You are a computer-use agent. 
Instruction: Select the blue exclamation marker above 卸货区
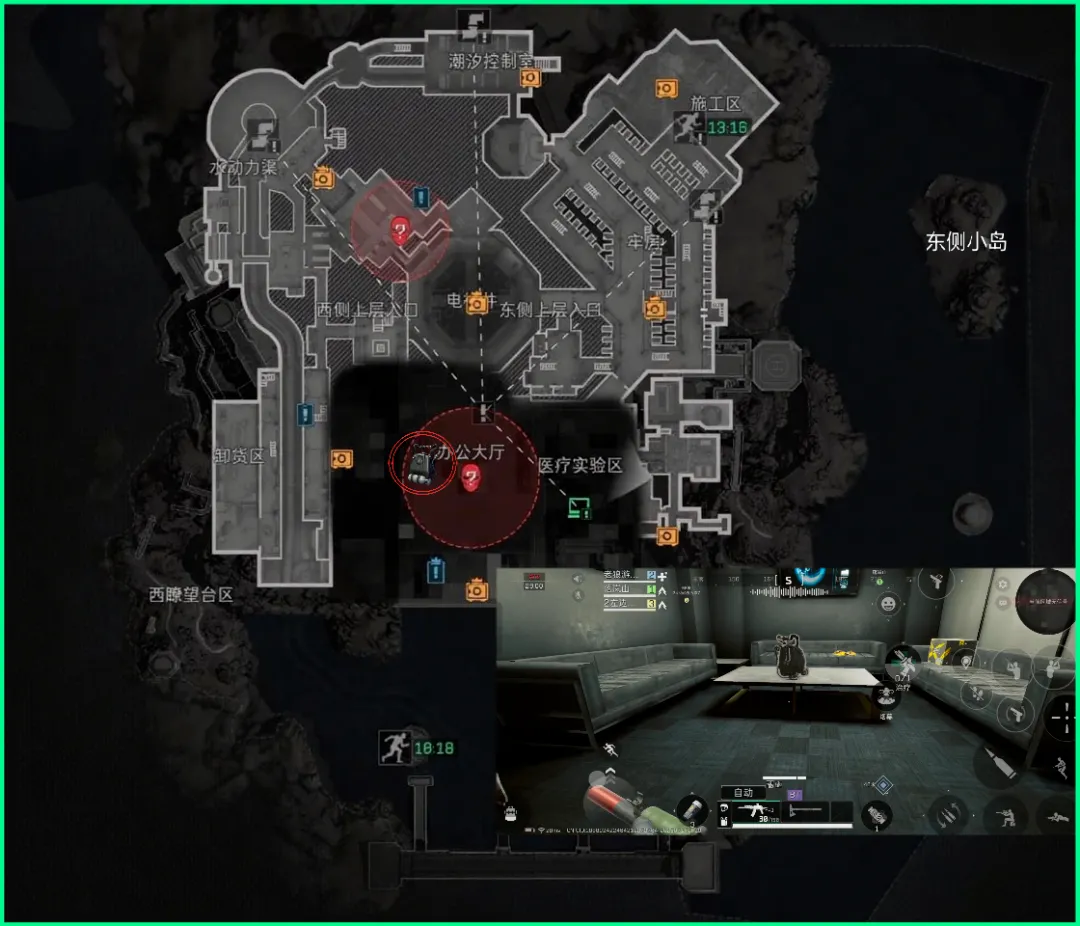(305, 413)
